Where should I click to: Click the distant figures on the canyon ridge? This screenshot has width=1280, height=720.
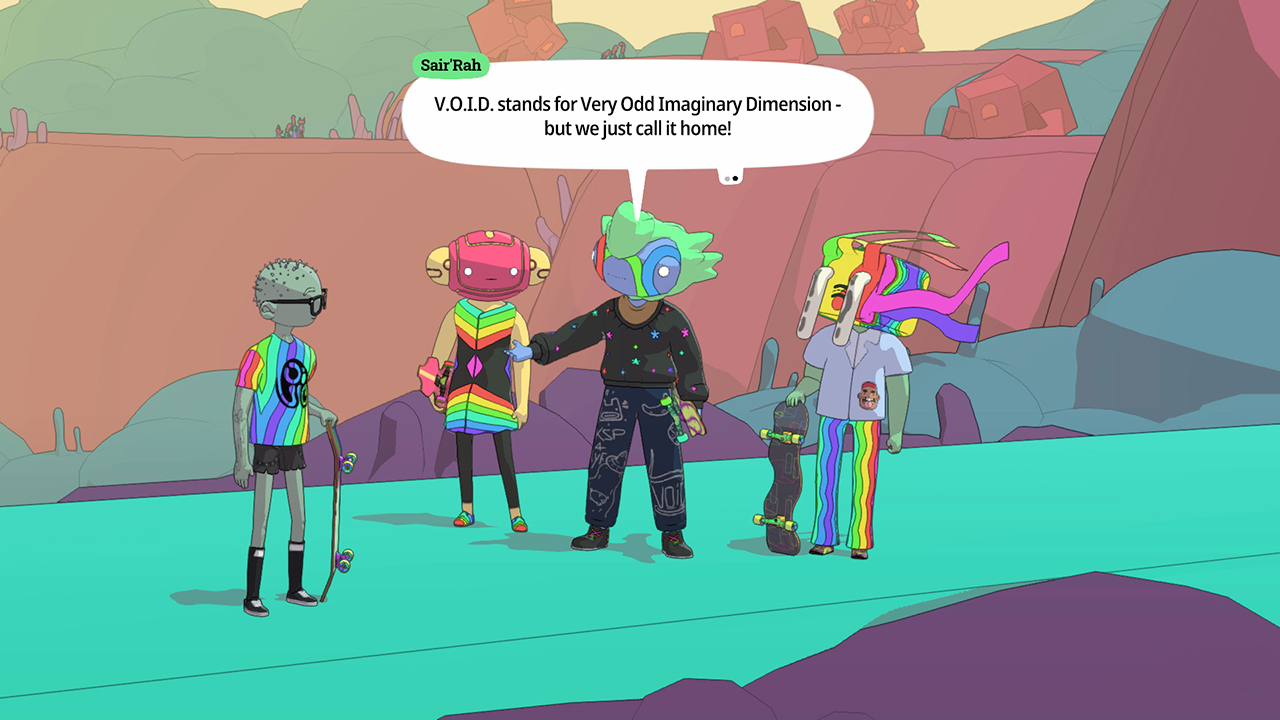(x=291, y=127)
